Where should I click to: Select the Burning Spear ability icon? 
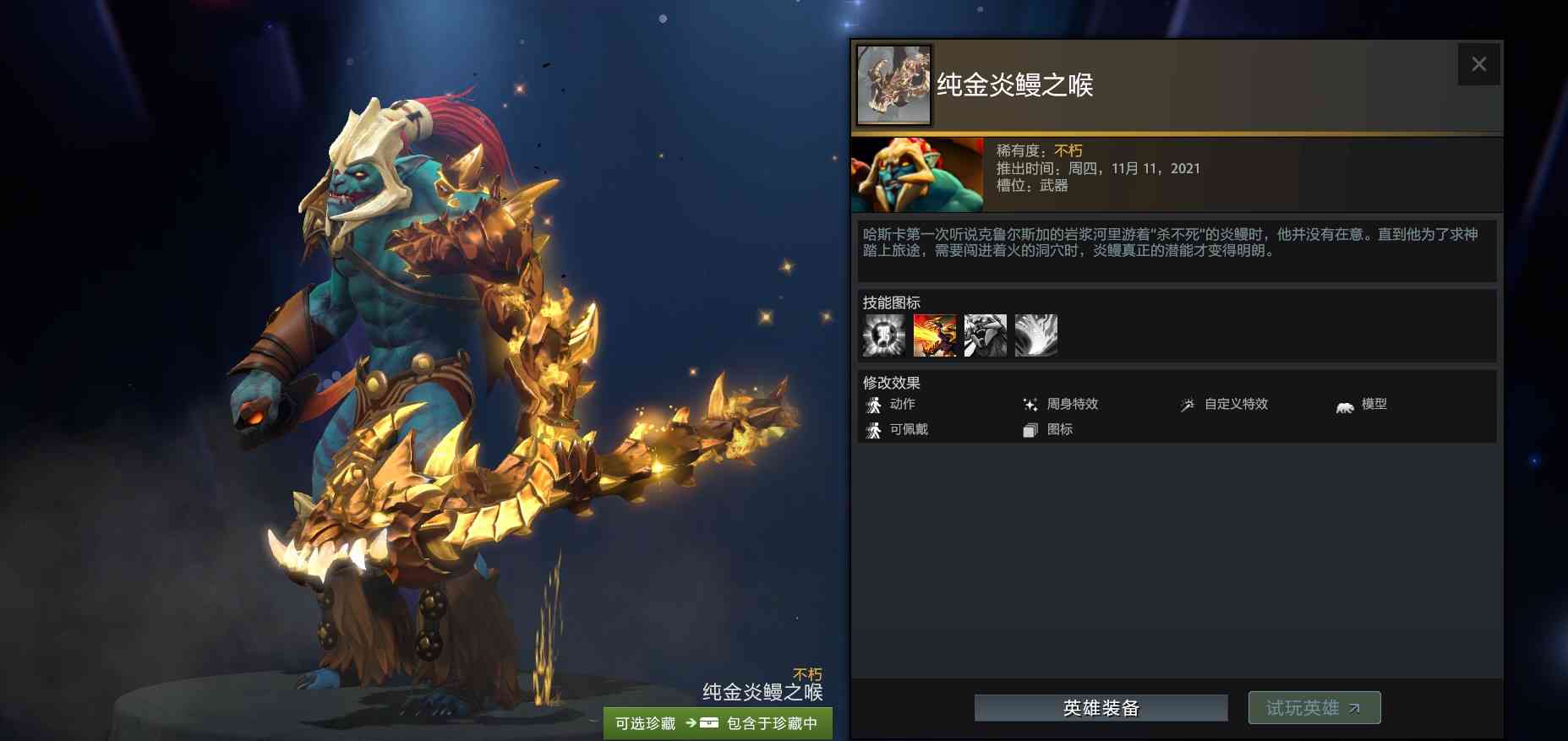935,335
